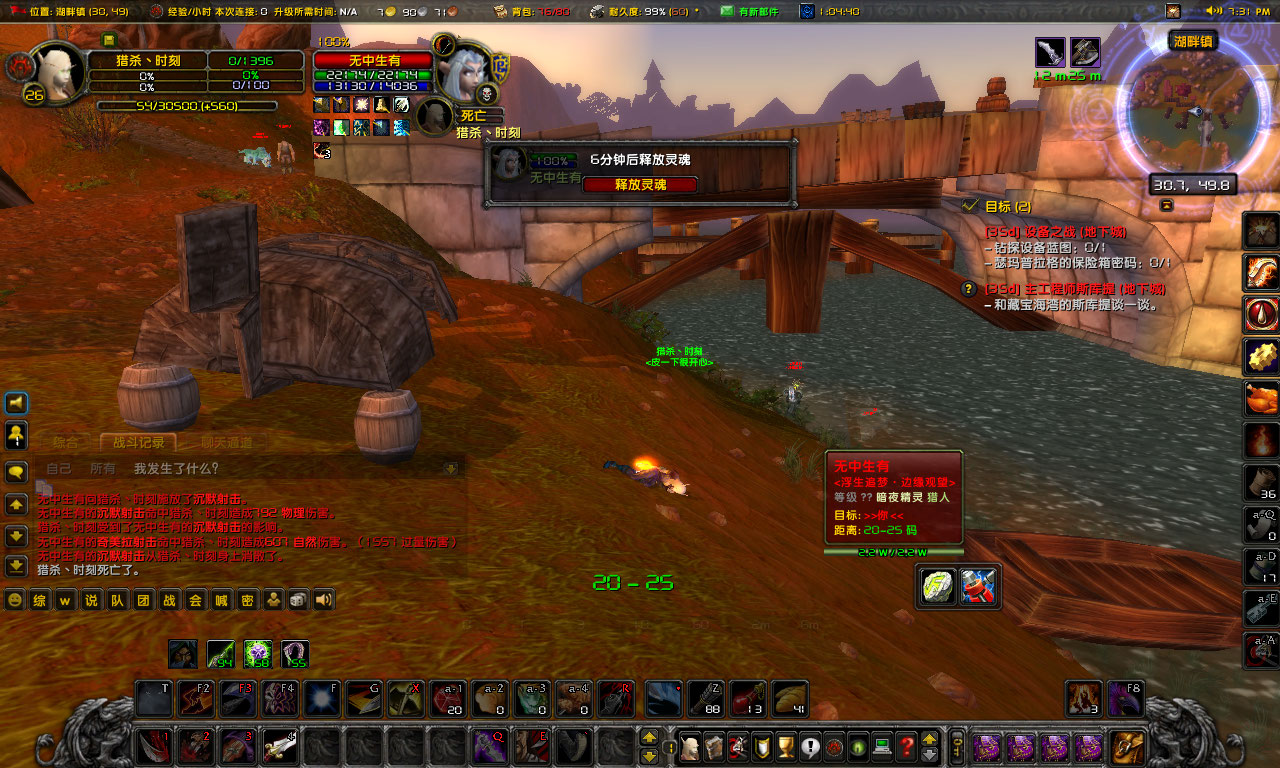The height and width of the screenshot is (768, 1280).
Task: Open the emote smiley icon in chat button row
Action: (14, 600)
